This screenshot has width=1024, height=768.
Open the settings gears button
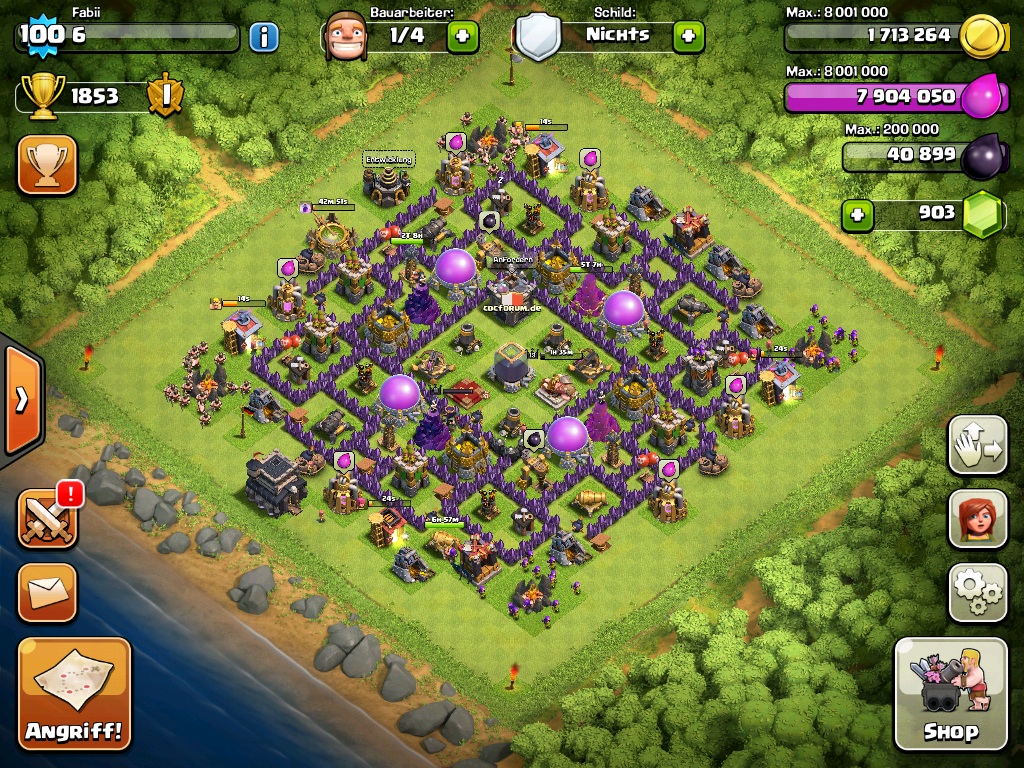point(977,592)
